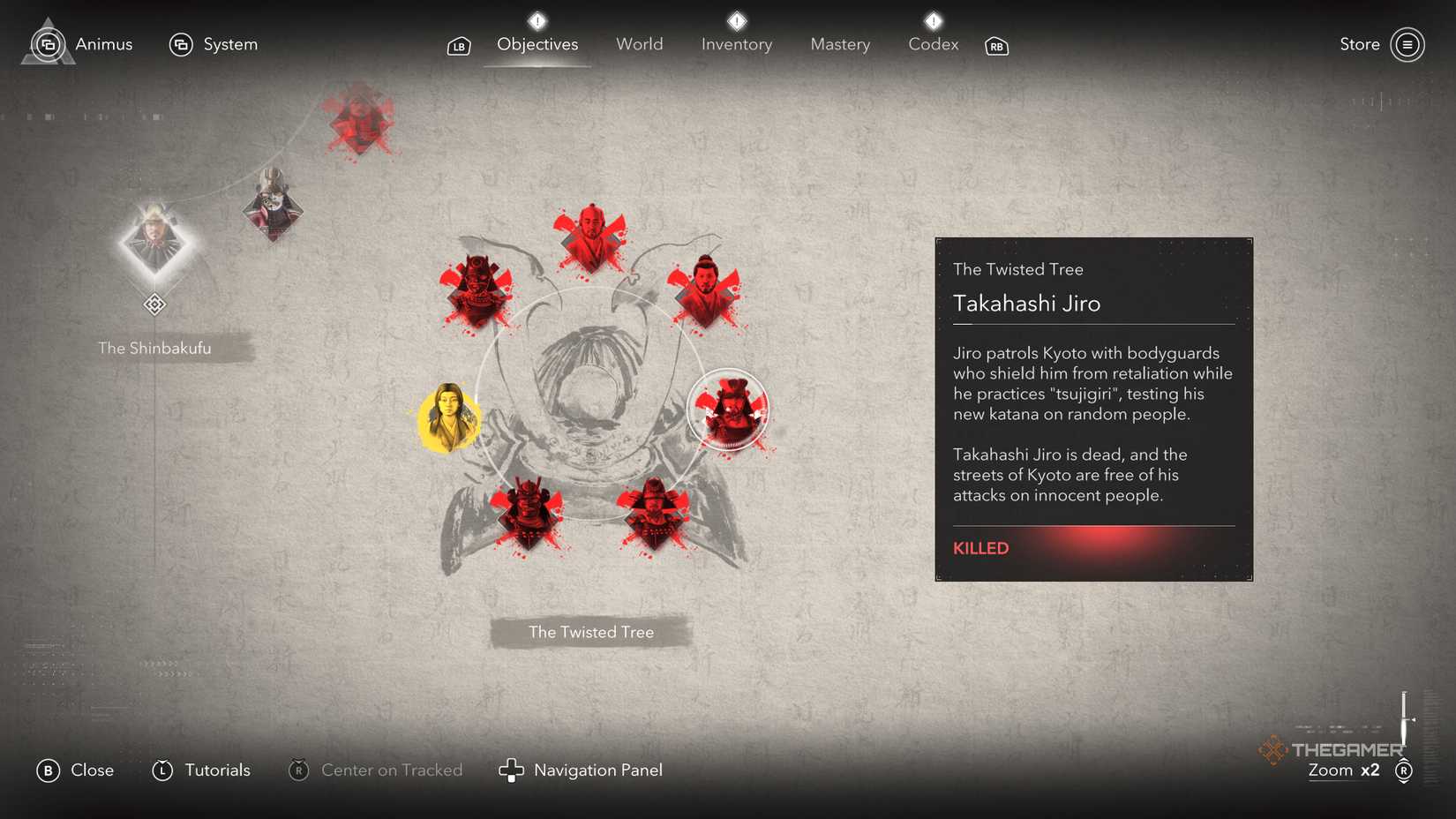1456x819 pixels.
Task: Click the RB page indicator next to Codex
Action: 996,47
